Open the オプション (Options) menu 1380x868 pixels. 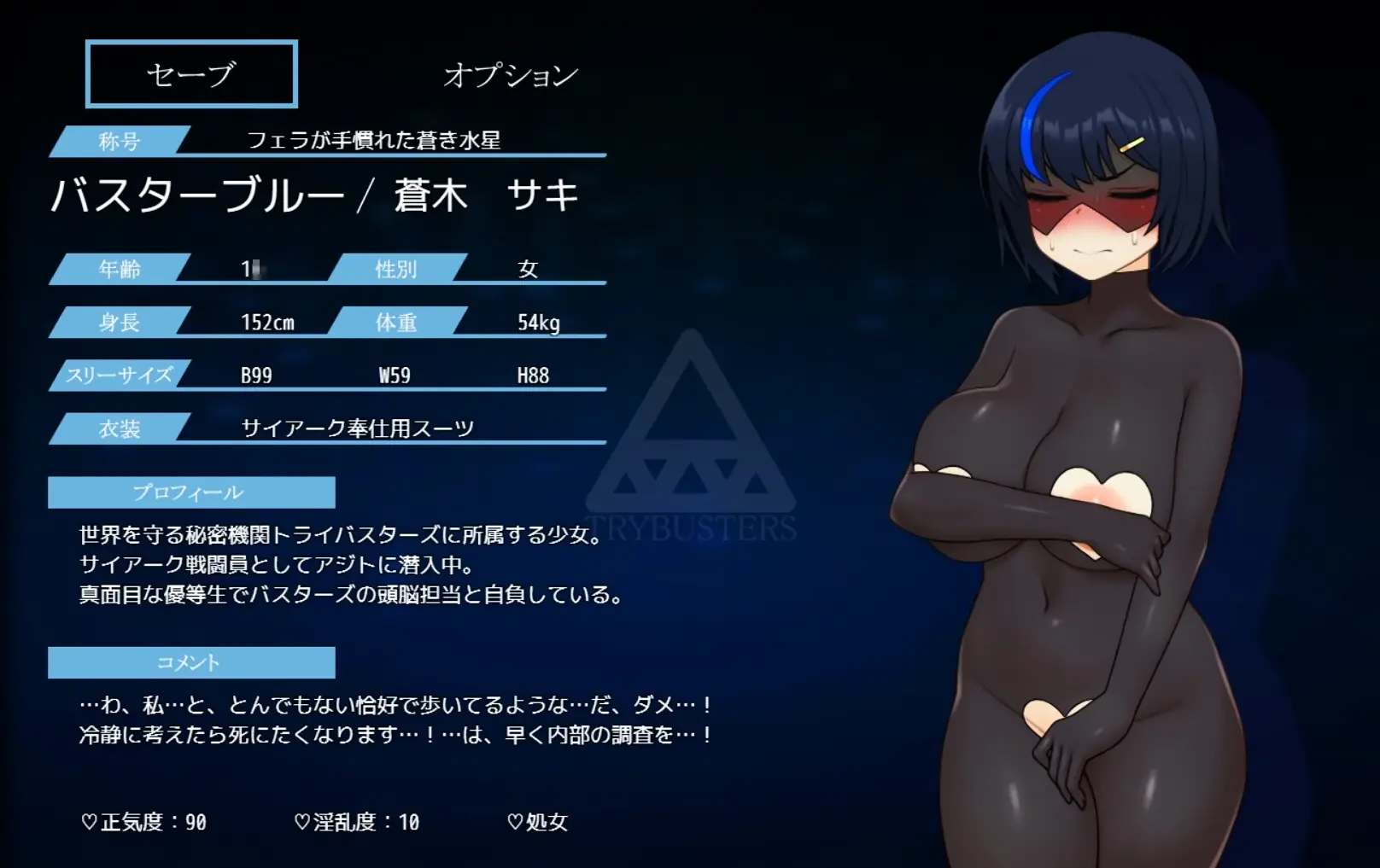[x=511, y=75]
